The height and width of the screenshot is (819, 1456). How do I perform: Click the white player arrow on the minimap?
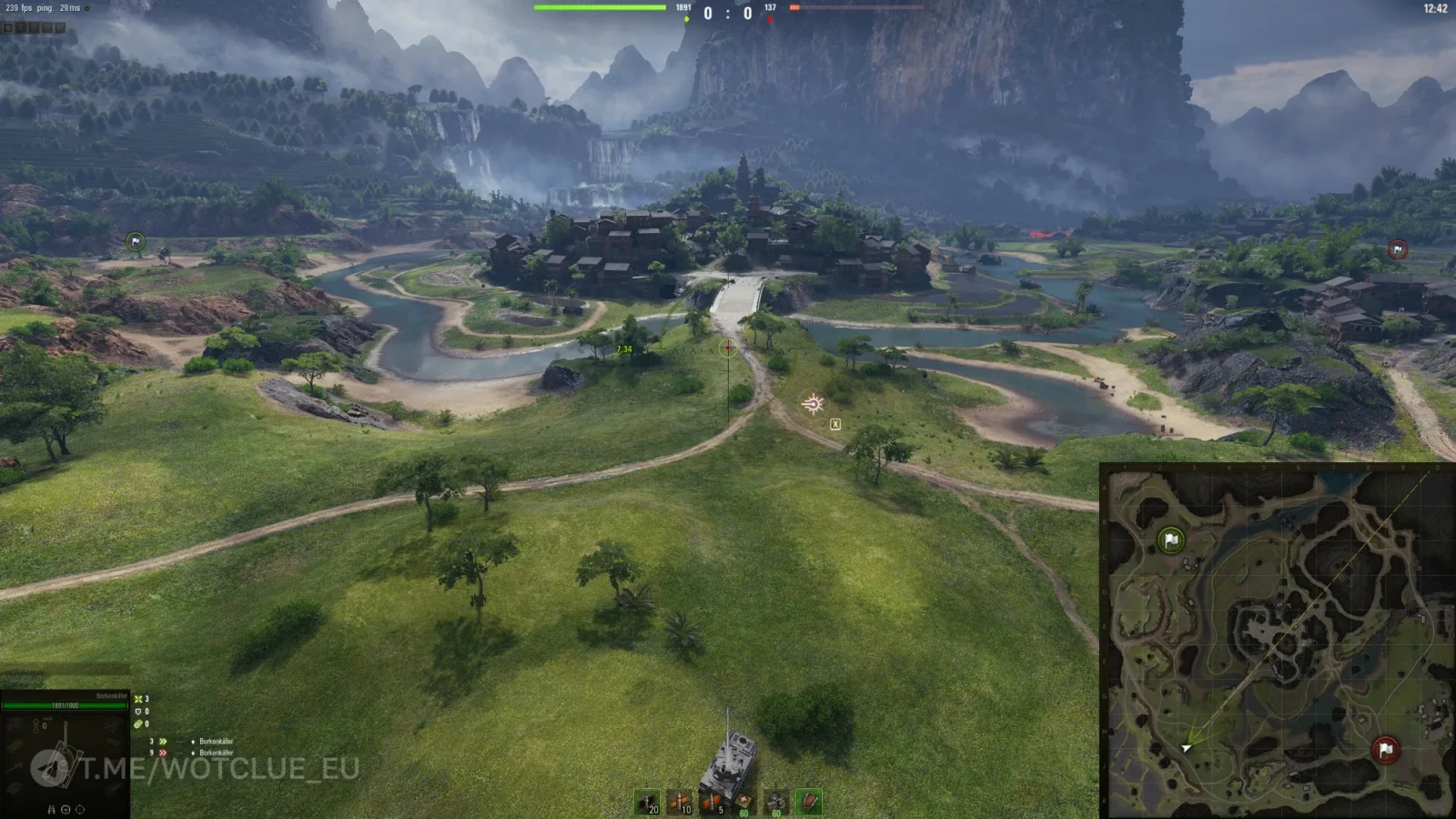click(x=1186, y=748)
